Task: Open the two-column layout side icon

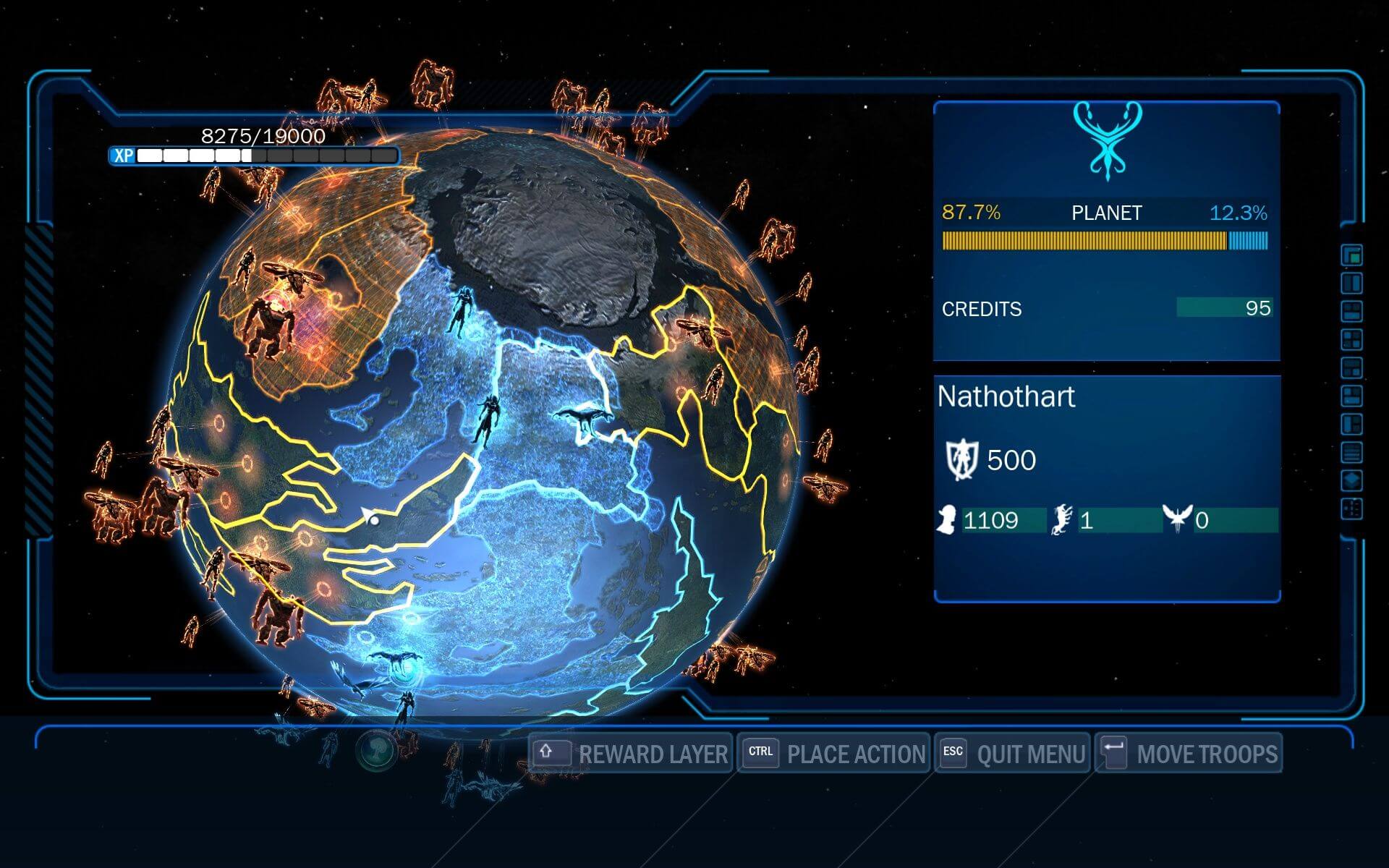Action: pos(1351,283)
